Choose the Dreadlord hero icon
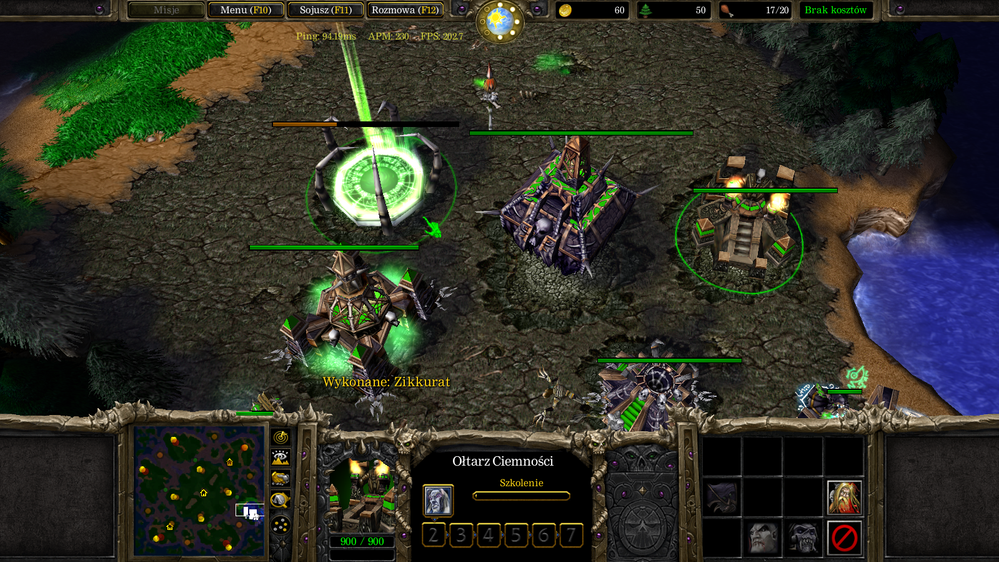Screen dimensions: 999x562 tap(763, 538)
